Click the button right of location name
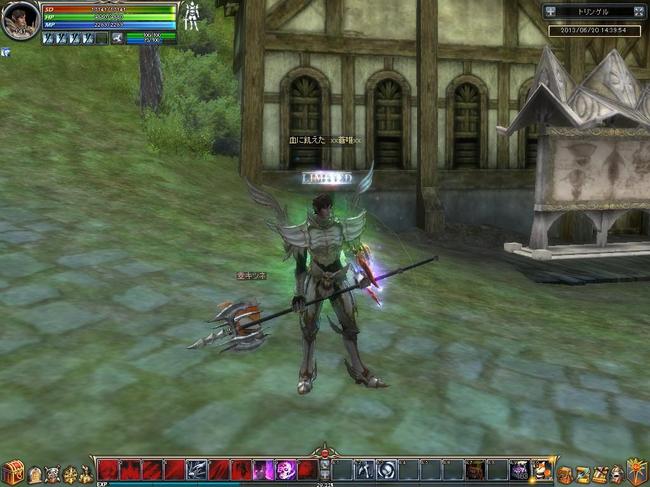Screen dimensions: 650x487 point(639,11)
